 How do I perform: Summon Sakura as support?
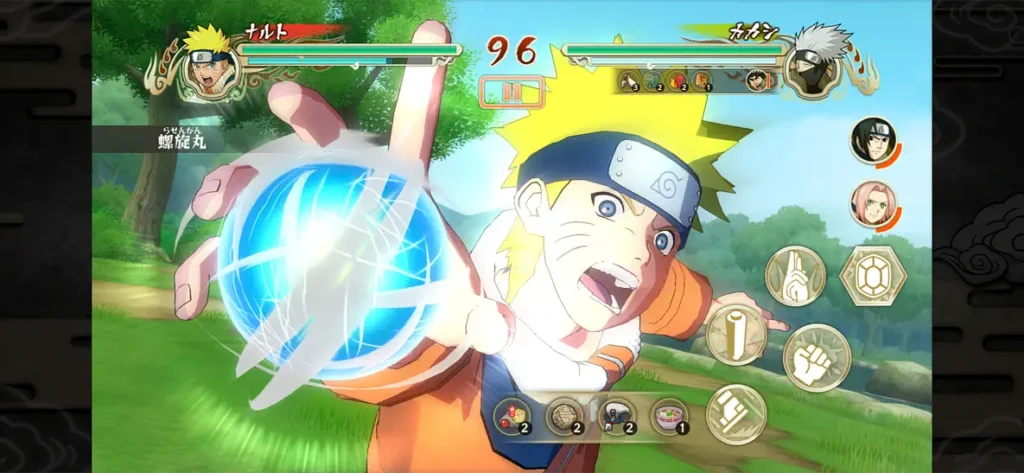tap(872, 203)
